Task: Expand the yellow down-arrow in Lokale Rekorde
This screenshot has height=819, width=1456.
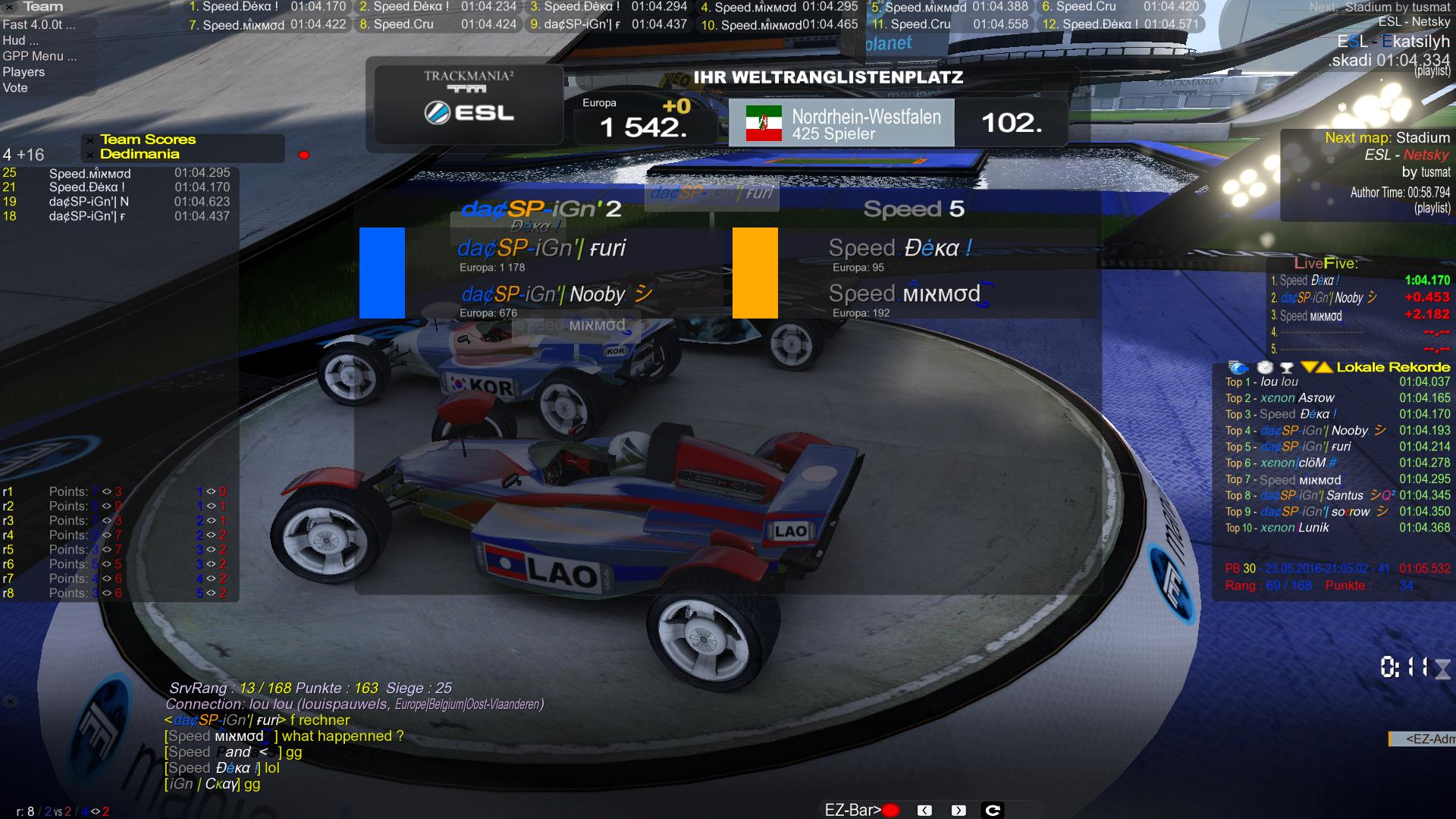Action: click(x=1308, y=368)
